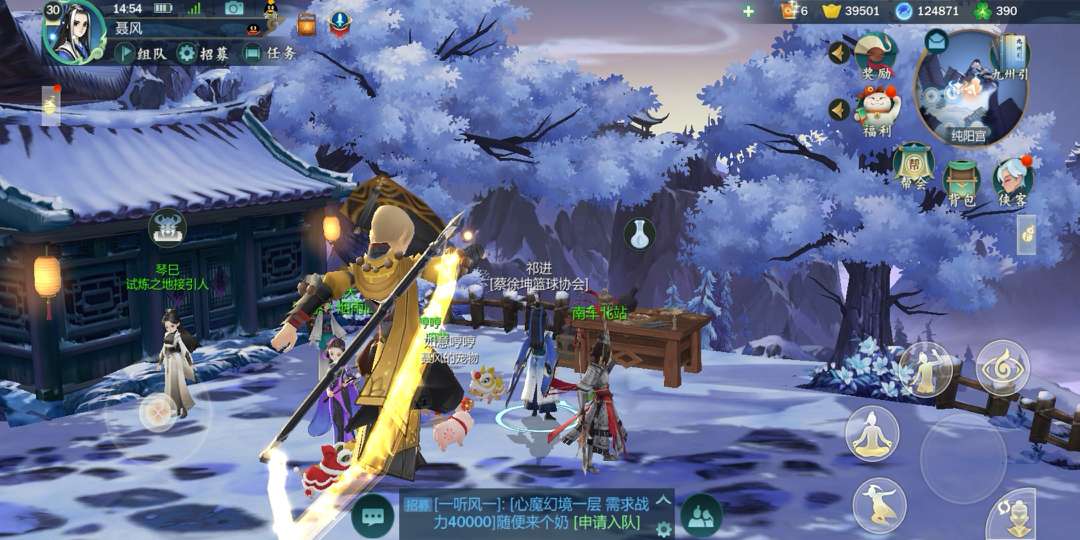Open the friends icon beside chat
This screenshot has height=540, width=1080.
(x=701, y=516)
